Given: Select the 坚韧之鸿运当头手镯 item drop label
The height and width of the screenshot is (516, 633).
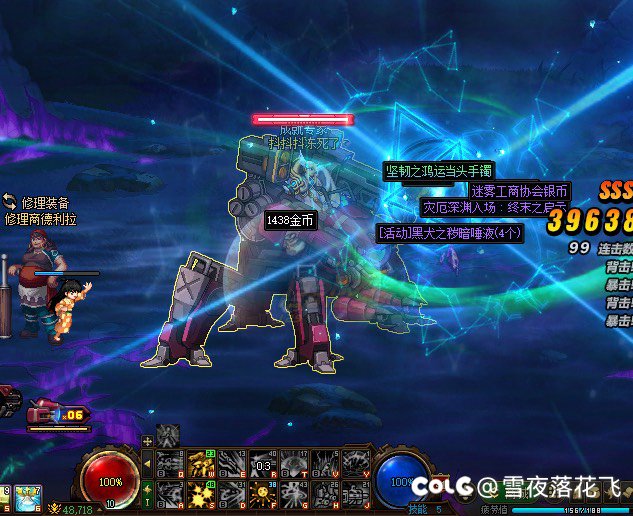Looking at the screenshot, I should coord(439,172).
